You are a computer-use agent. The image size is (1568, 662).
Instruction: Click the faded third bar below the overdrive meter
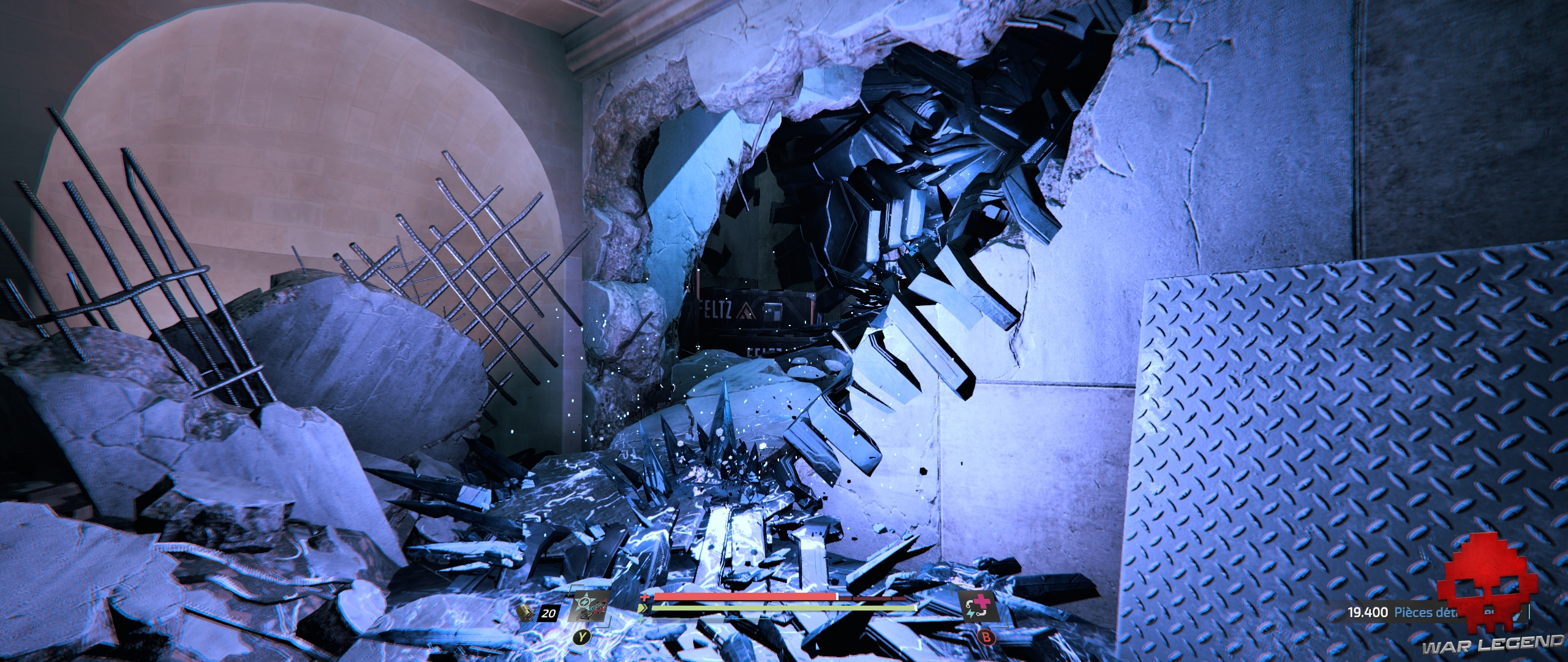[x=704, y=621]
